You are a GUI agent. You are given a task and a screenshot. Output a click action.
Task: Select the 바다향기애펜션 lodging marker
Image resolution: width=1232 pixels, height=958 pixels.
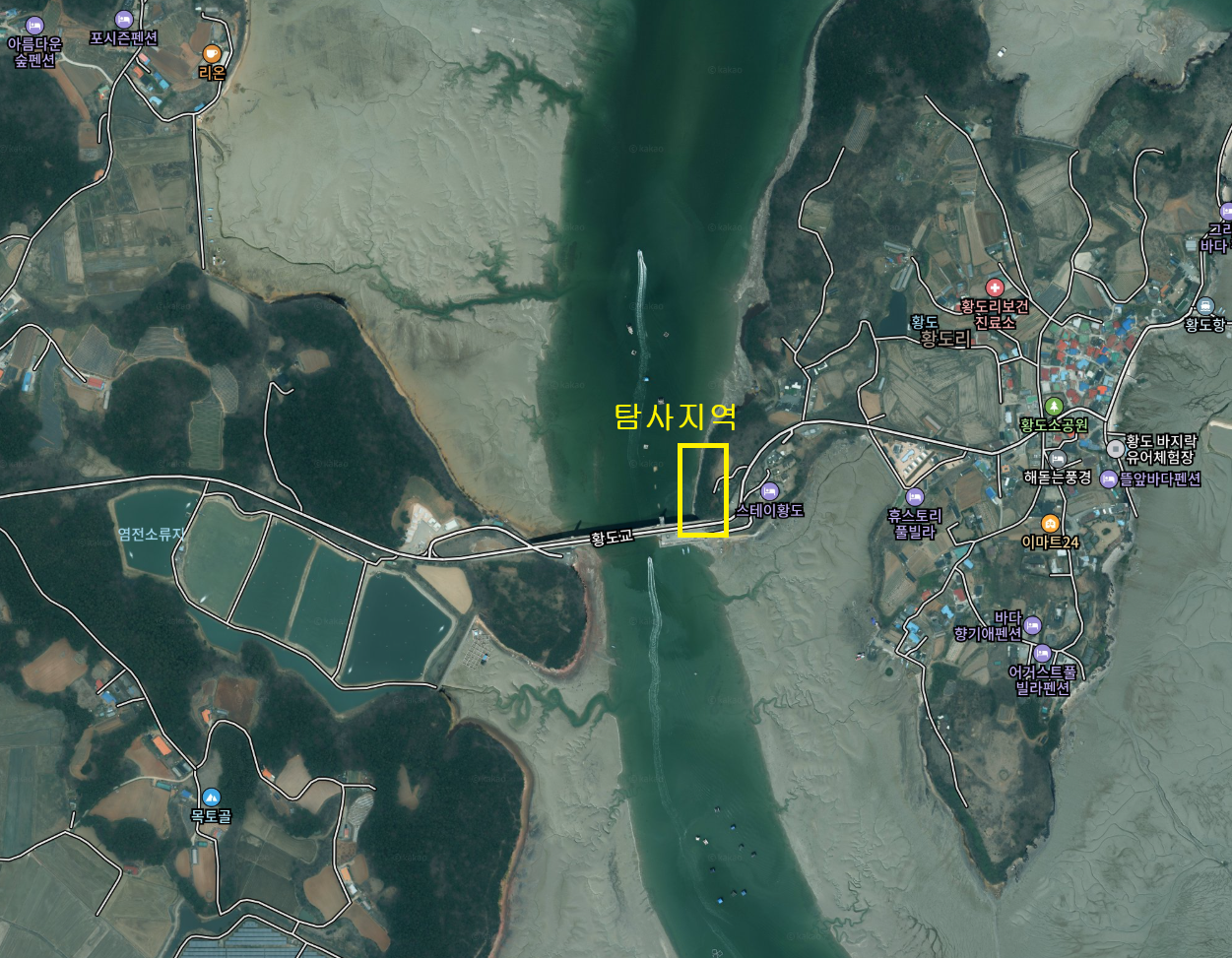coord(1032,624)
